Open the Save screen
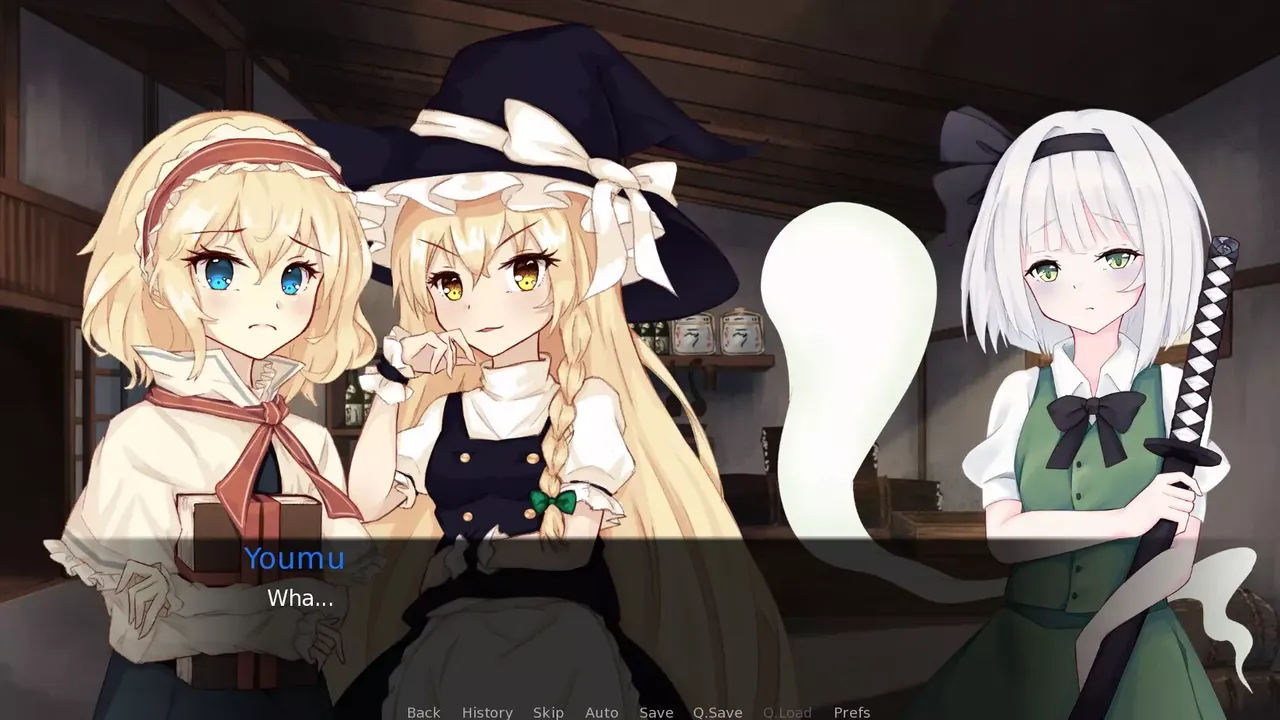1280x720 pixels. (656, 712)
